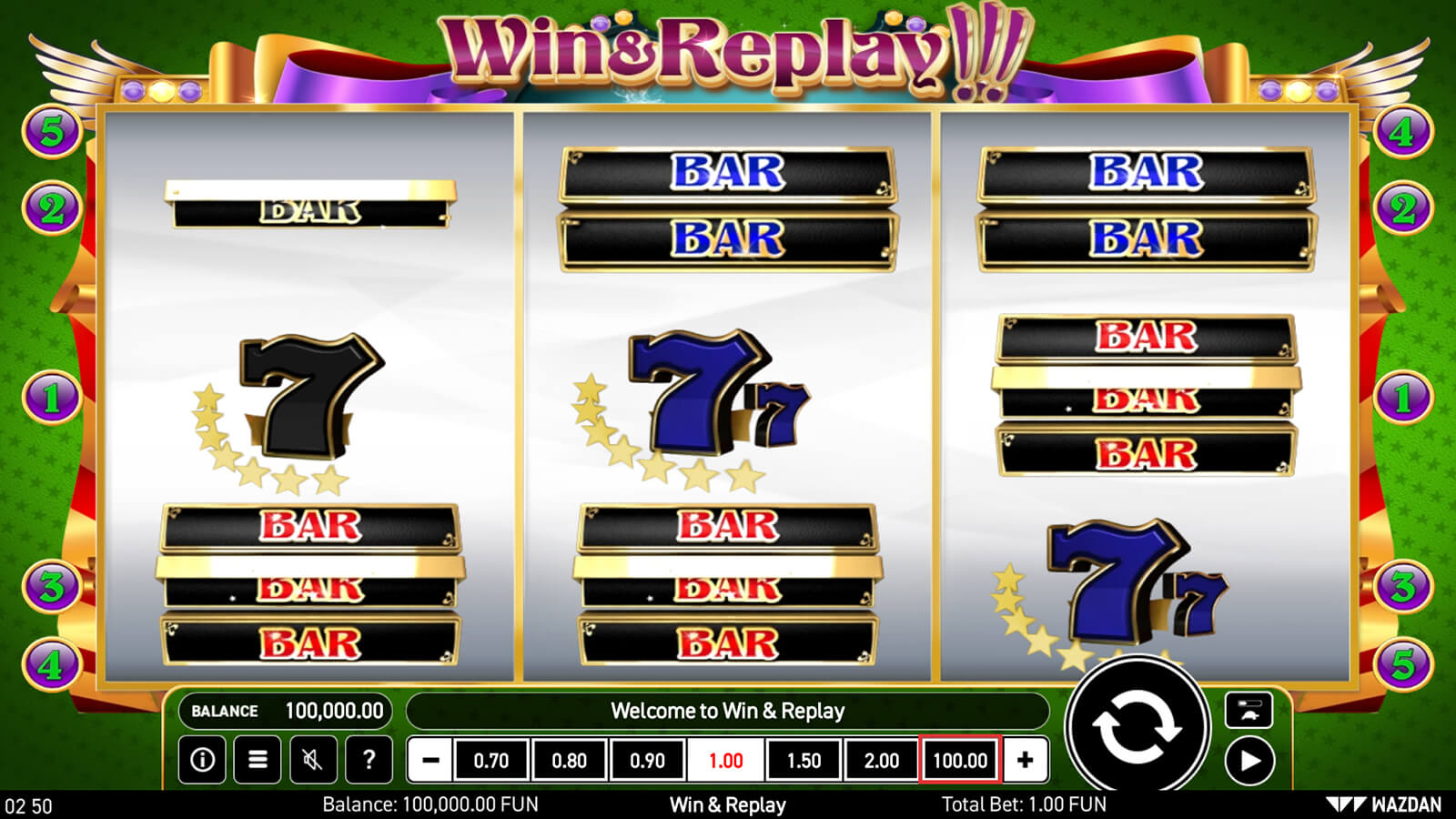Open help with the question mark button
This screenshot has height=819, width=1456.
(369, 760)
